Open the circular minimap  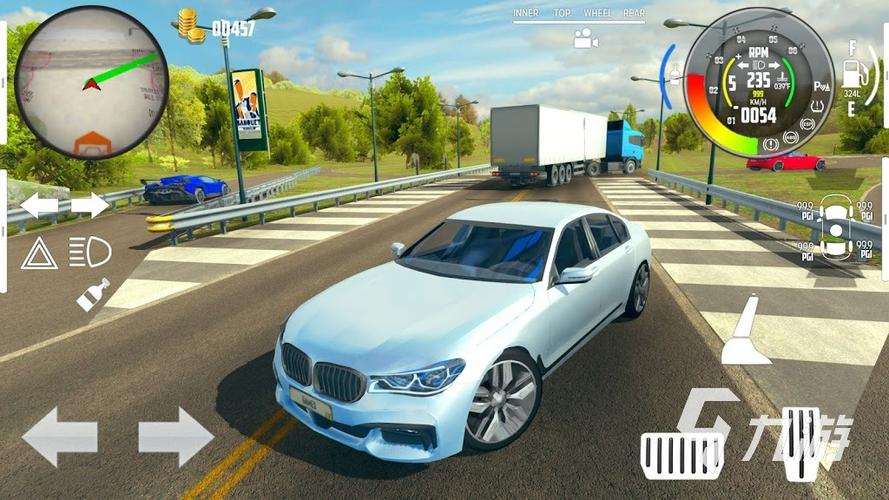pyautogui.click(x=91, y=82)
